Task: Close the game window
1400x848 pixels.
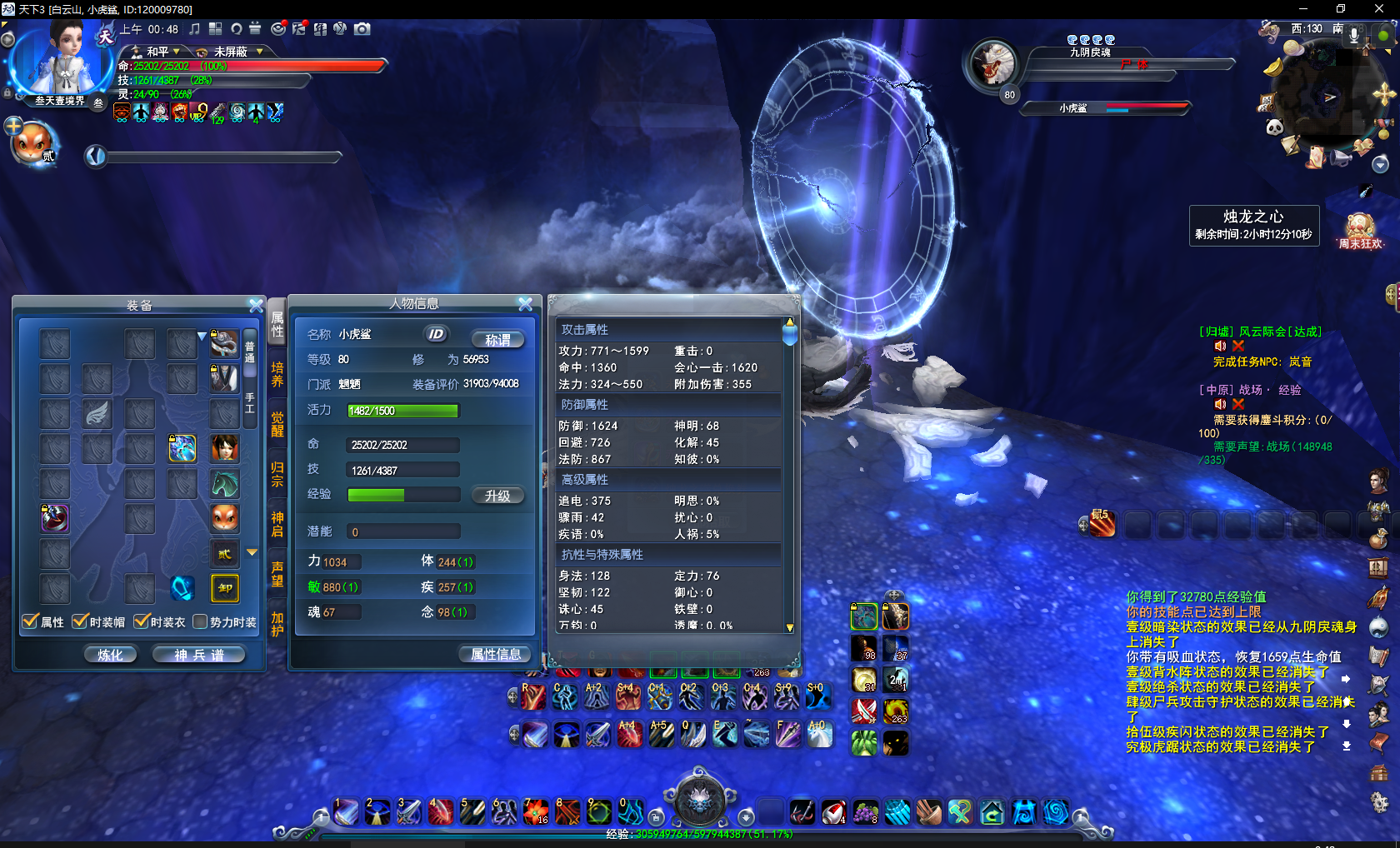Action: tap(1379, 9)
